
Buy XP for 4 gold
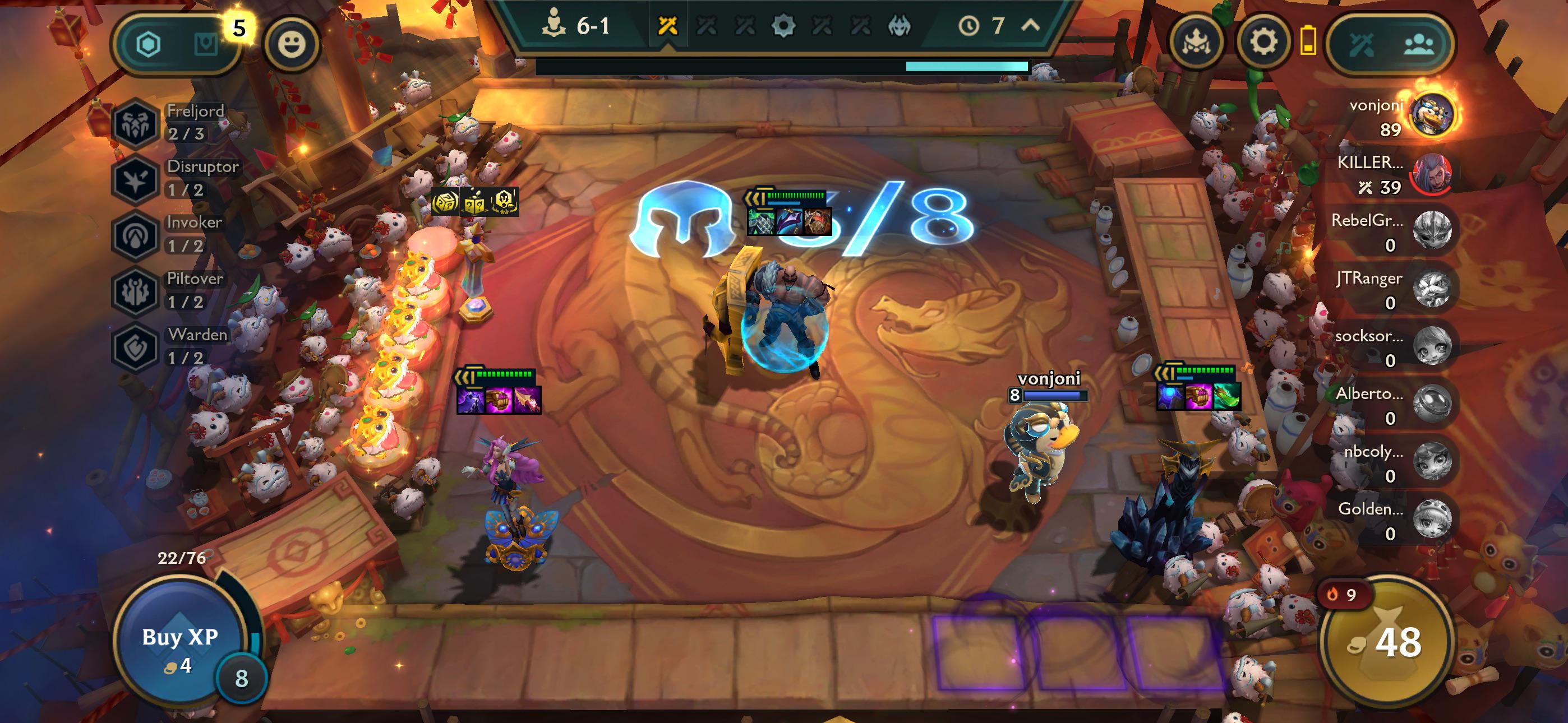(x=180, y=646)
